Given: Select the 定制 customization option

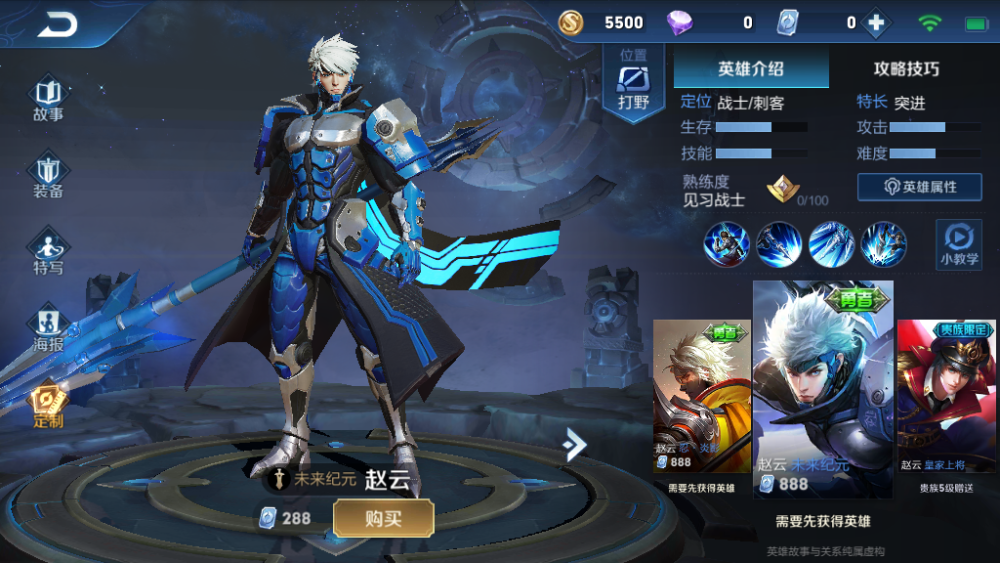Looking at the screenshot, I should 48,405.
